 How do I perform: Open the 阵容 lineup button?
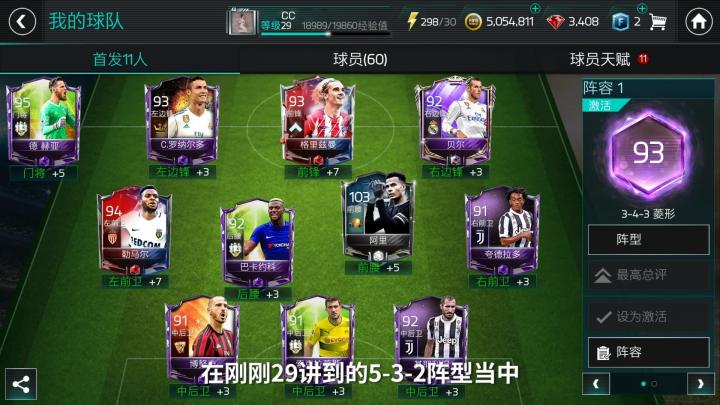coord(648,352)
